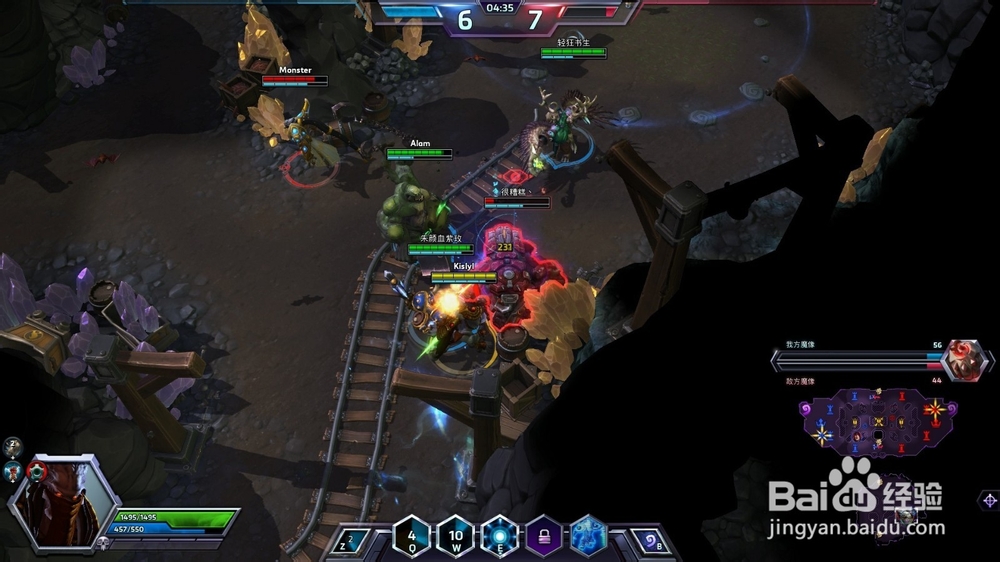1000x562 pixels.
Task: Toggle the crosshair button beside minimap
Action: click(x=989, y=499)
